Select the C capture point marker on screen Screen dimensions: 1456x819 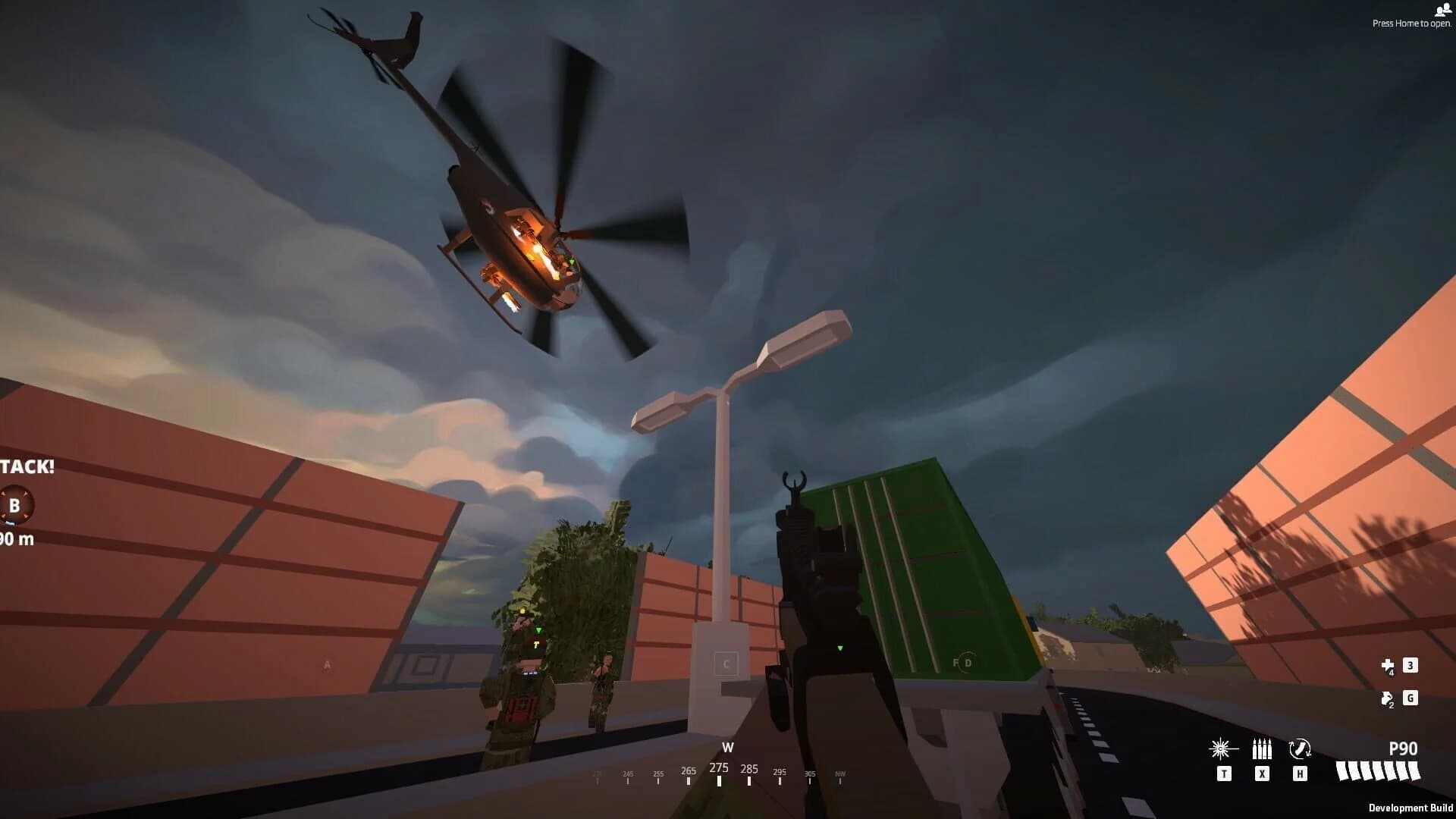coord(726,663)
